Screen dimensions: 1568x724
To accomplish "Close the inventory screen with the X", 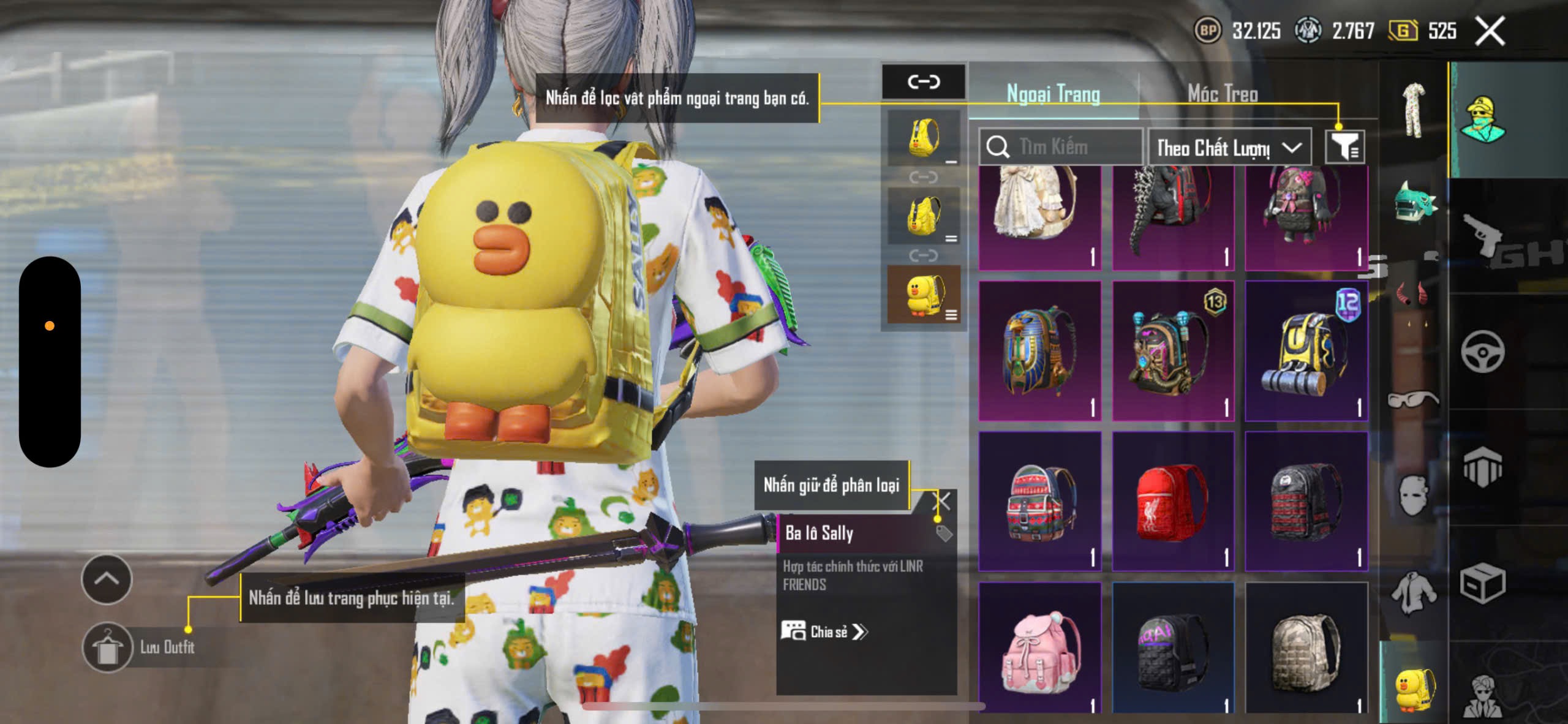I will coord(1490,31).
